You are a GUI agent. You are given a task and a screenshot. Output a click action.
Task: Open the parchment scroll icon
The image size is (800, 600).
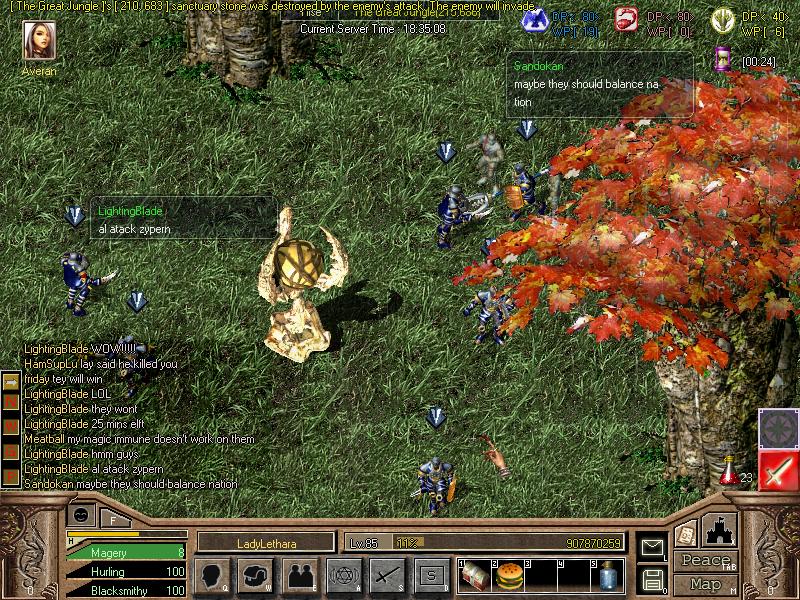tap(686, 533)
